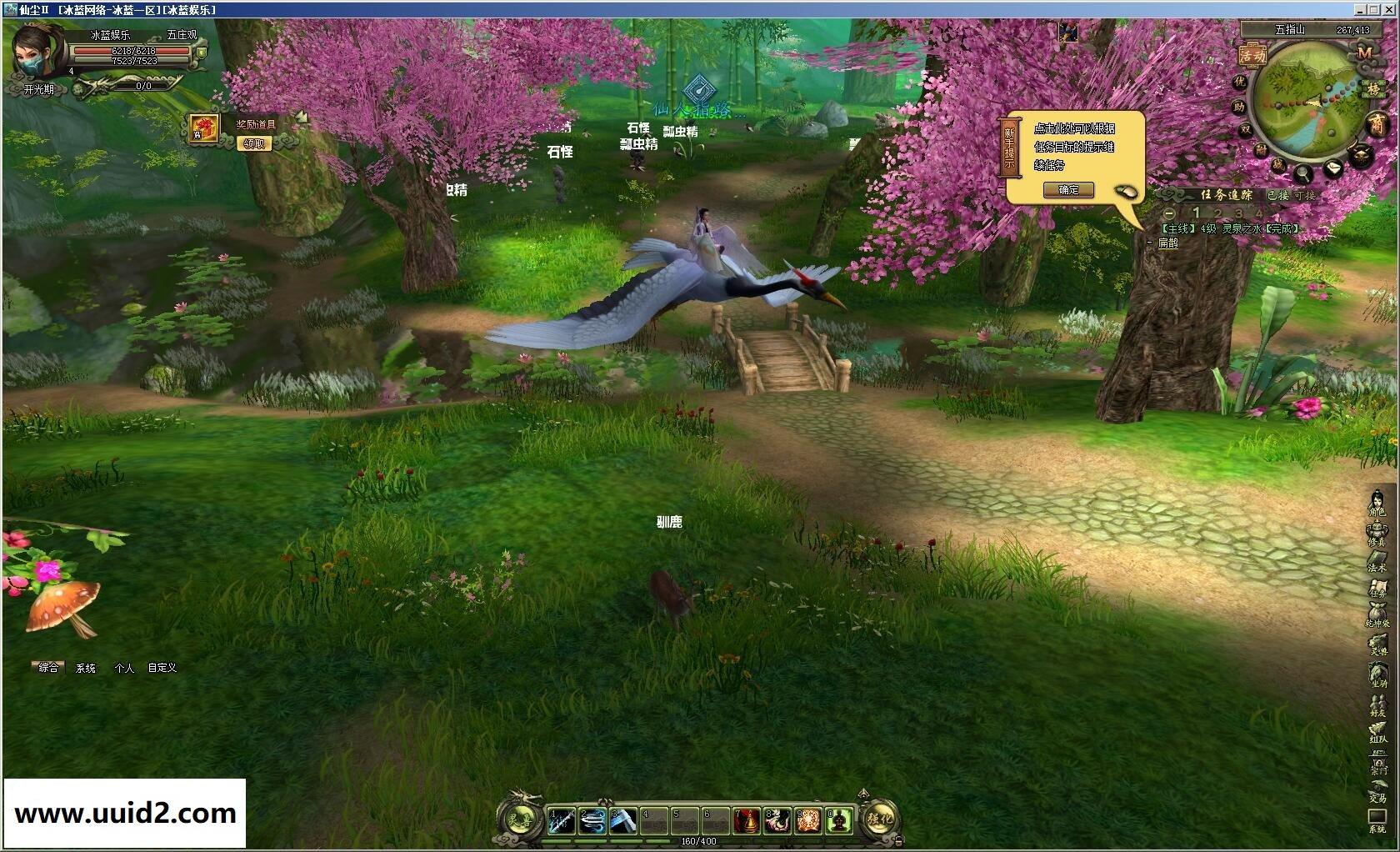The image size is (1400, 852).
Task: Collapse the quest tracker minus button
Action: pyautogui.click(x=1169, y=213)
